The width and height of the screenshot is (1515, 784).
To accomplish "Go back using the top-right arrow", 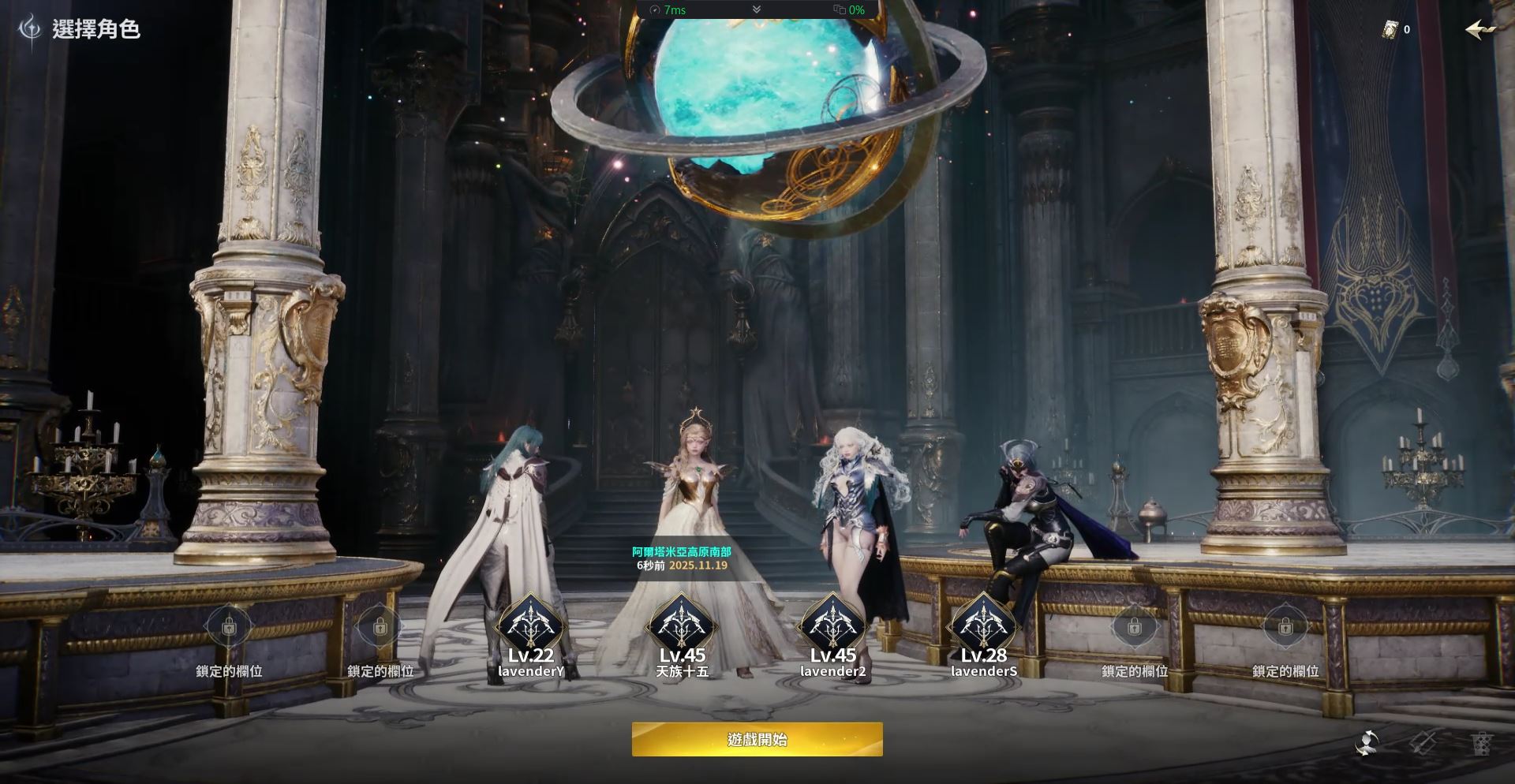I will pyautogui.click(x=1480, y=30).
